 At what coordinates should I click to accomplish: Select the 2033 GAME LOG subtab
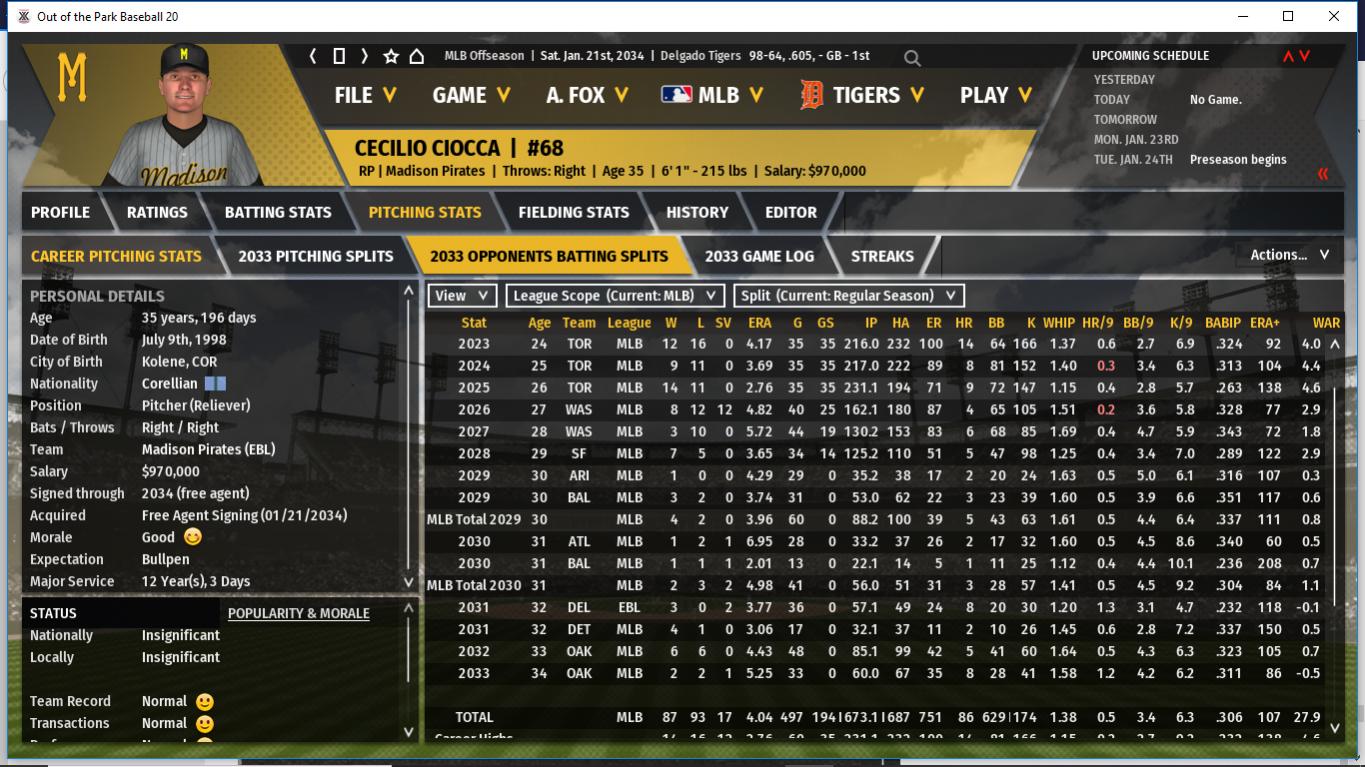(x=759, y=256)
